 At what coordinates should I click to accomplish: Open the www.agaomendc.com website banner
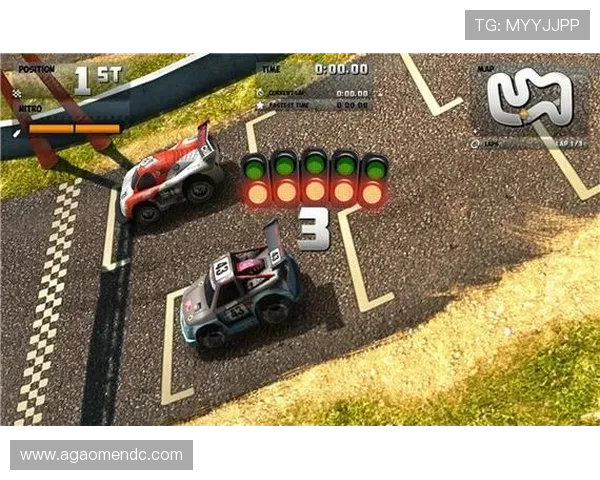pos(103,455)
